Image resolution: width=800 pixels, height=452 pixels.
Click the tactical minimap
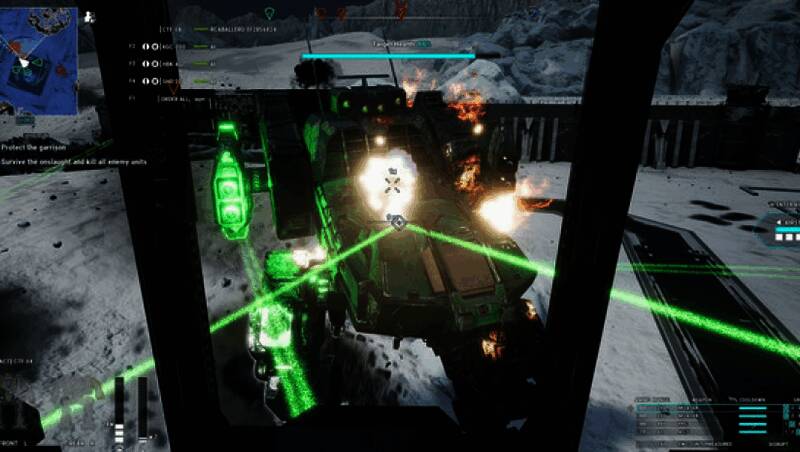[x=39, y=59]
